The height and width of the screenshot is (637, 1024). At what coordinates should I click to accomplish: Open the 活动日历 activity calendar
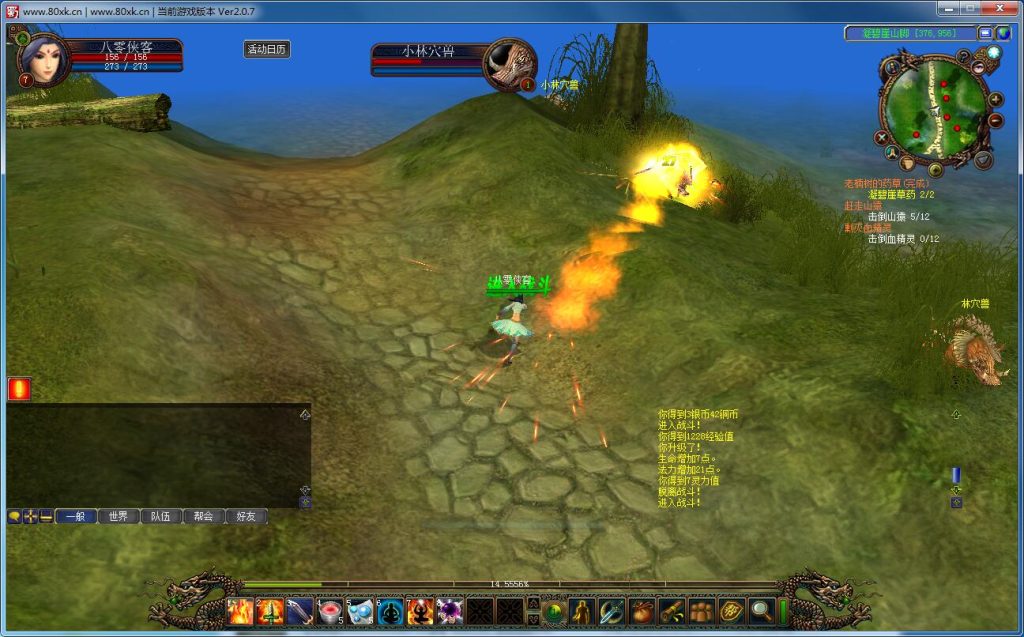coord(267,49)
